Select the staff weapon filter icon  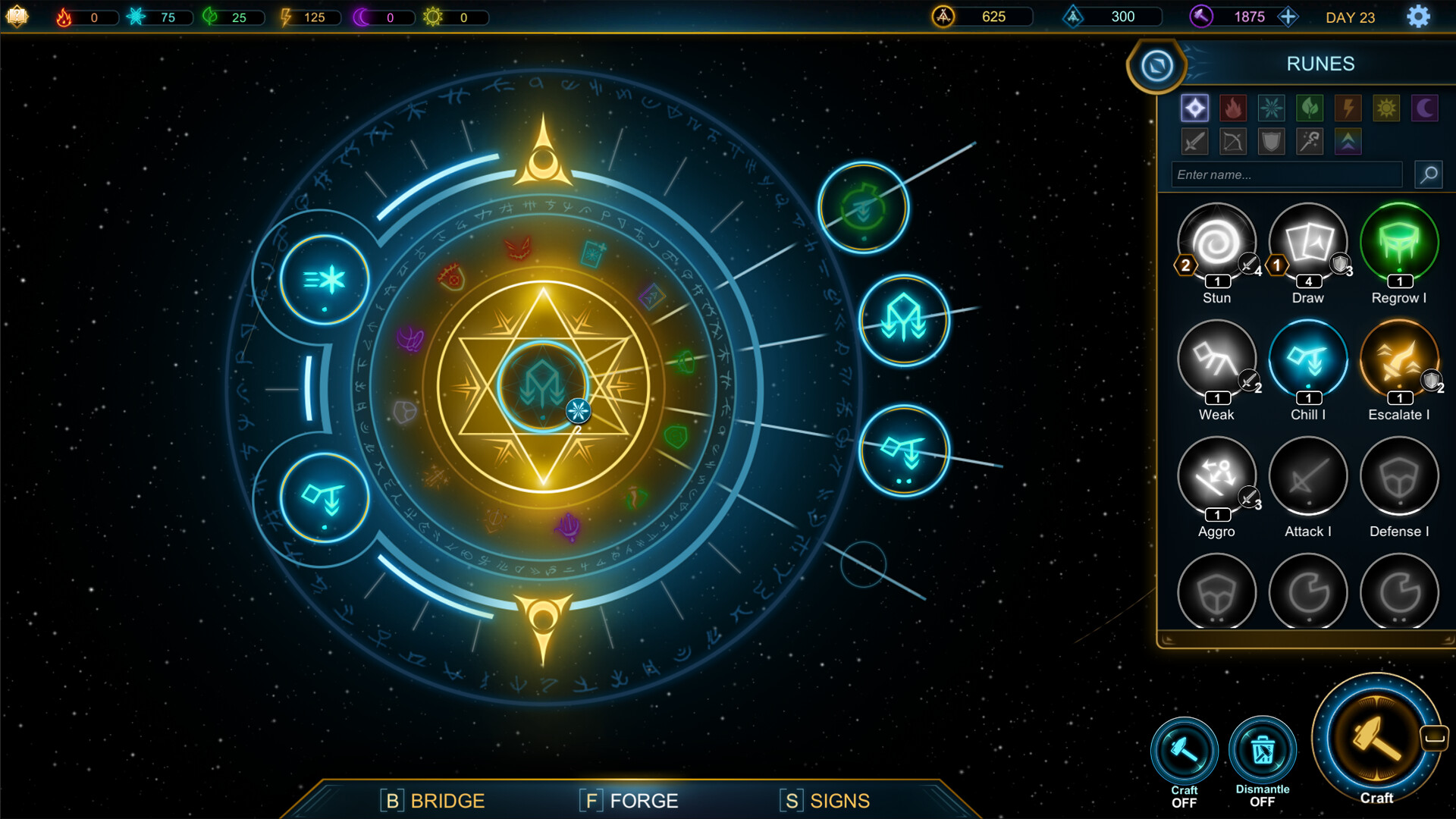(x=1310, y=140)
